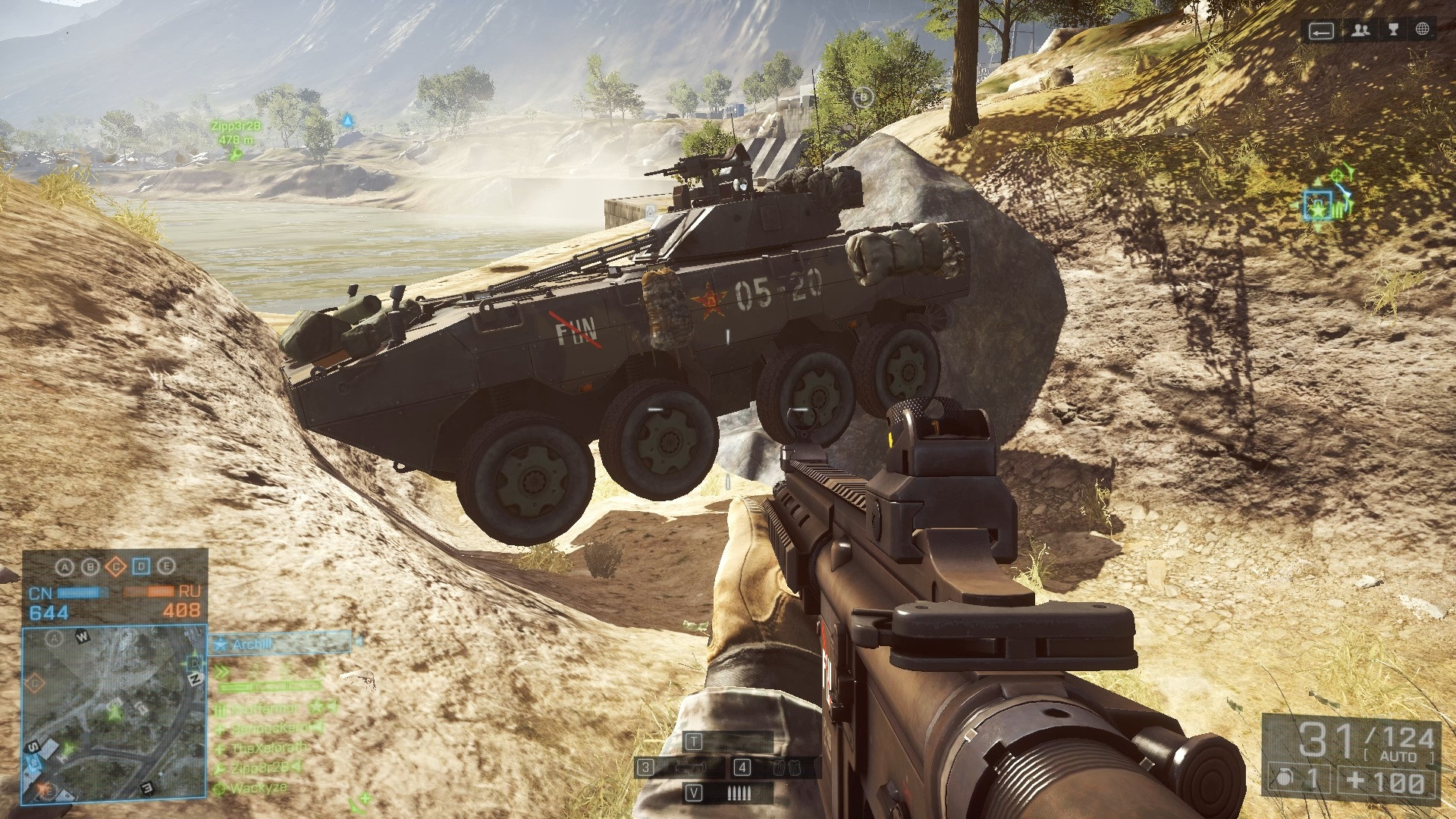Open the trophy scoreboard icon
Screen dimensions: 1456x819
[x=1392, y=30]
